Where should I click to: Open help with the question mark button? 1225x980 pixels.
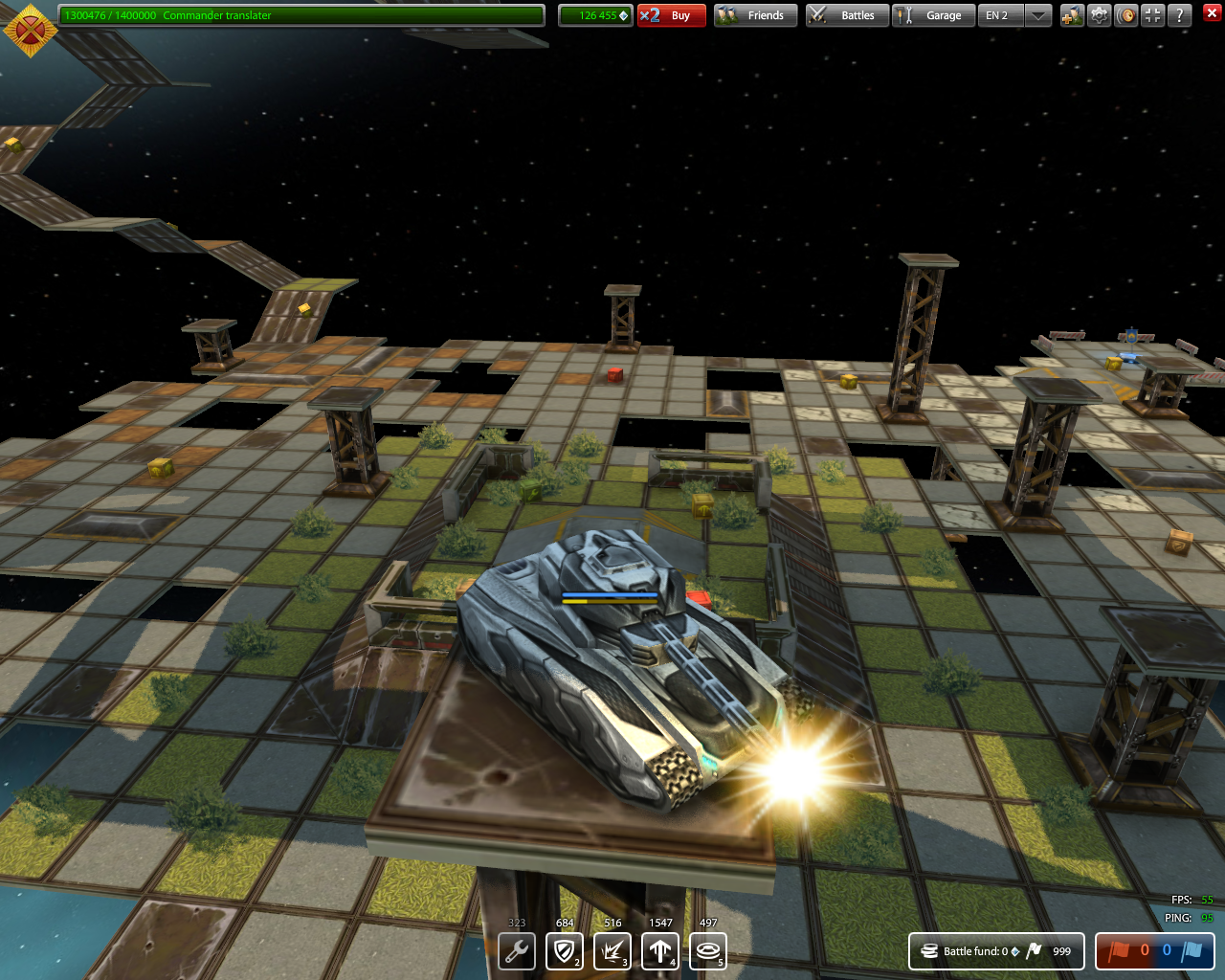pos(1180,15)
